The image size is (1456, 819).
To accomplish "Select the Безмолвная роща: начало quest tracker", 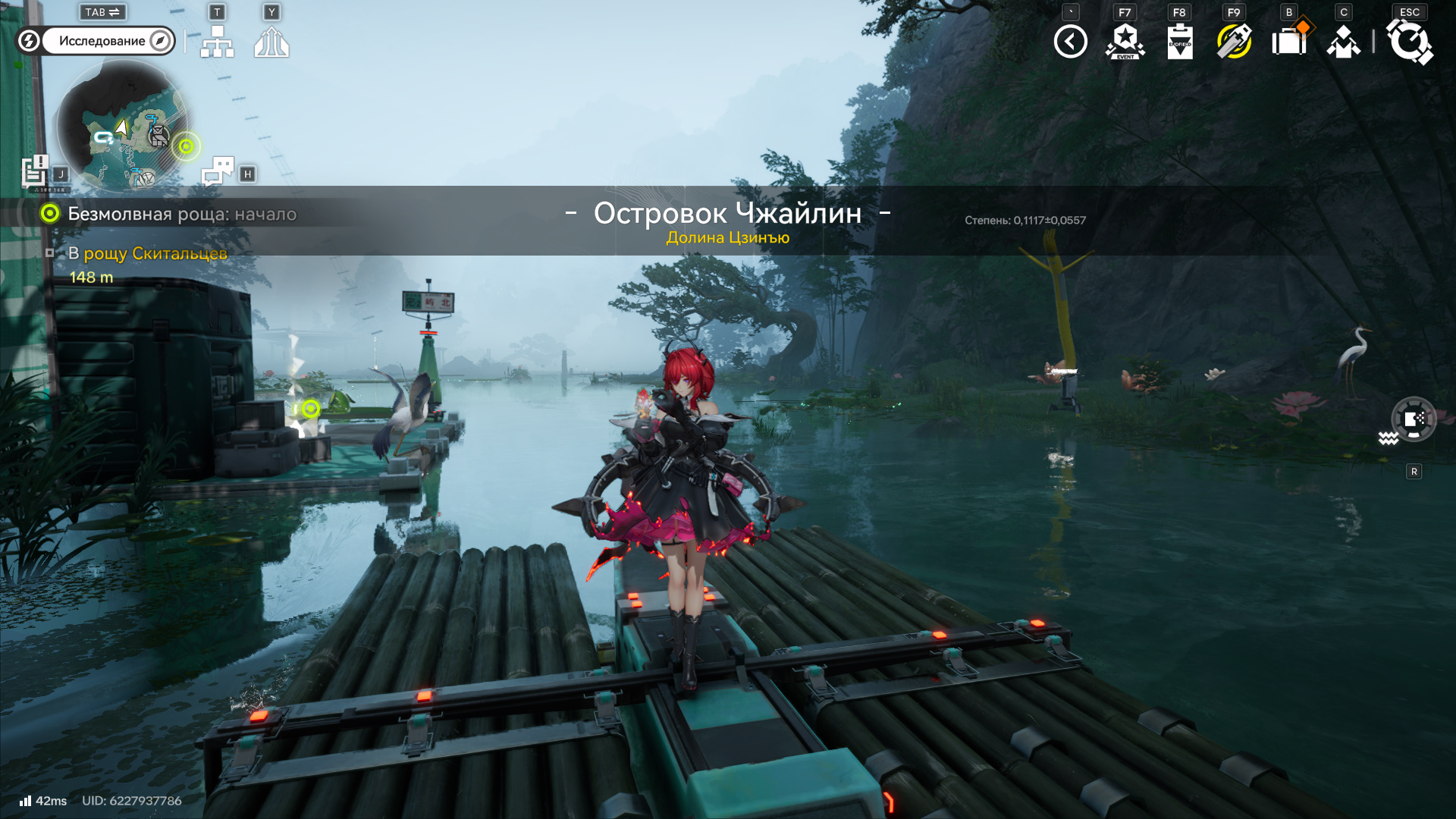I will pyautogui.click(x=182, y=214).
